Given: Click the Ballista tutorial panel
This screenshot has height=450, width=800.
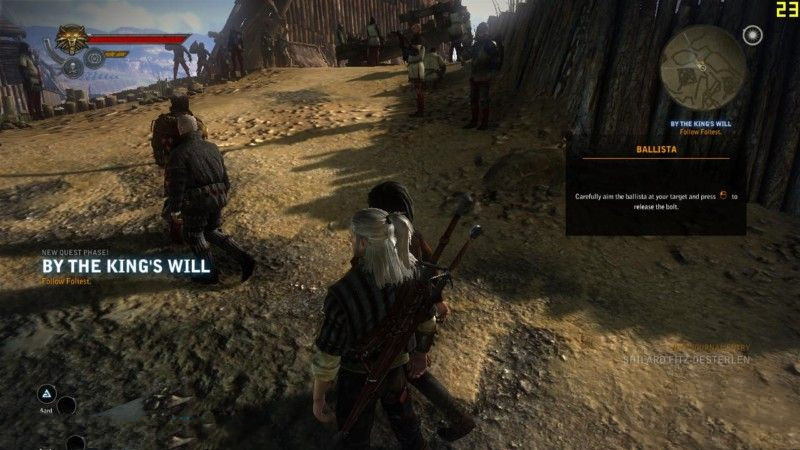Looking at the screenshot, I should [655, 190].
